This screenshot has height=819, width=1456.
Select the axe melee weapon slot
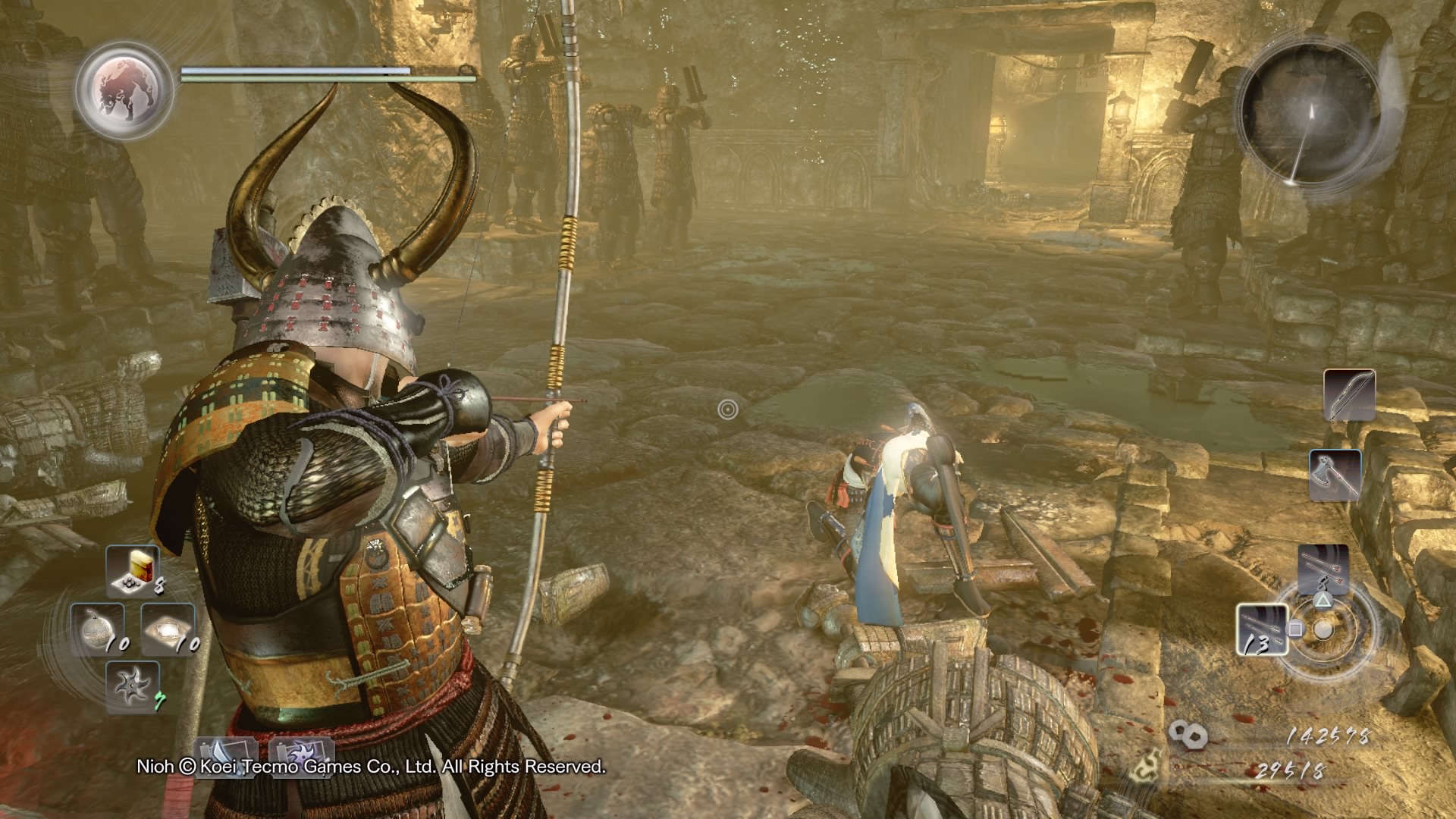tap(1335, 475)
